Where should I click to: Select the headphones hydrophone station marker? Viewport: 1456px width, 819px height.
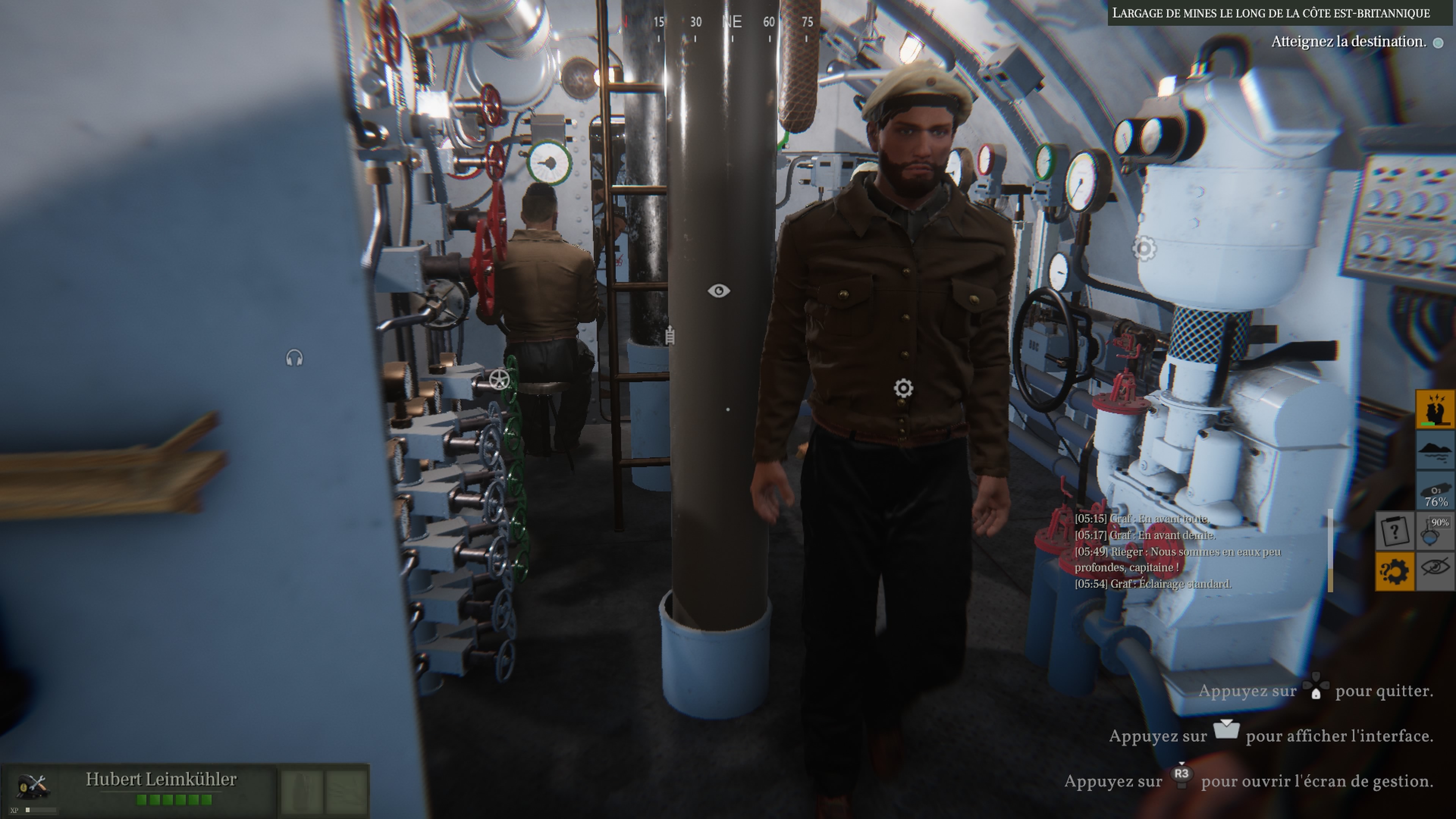pos(295,358)
